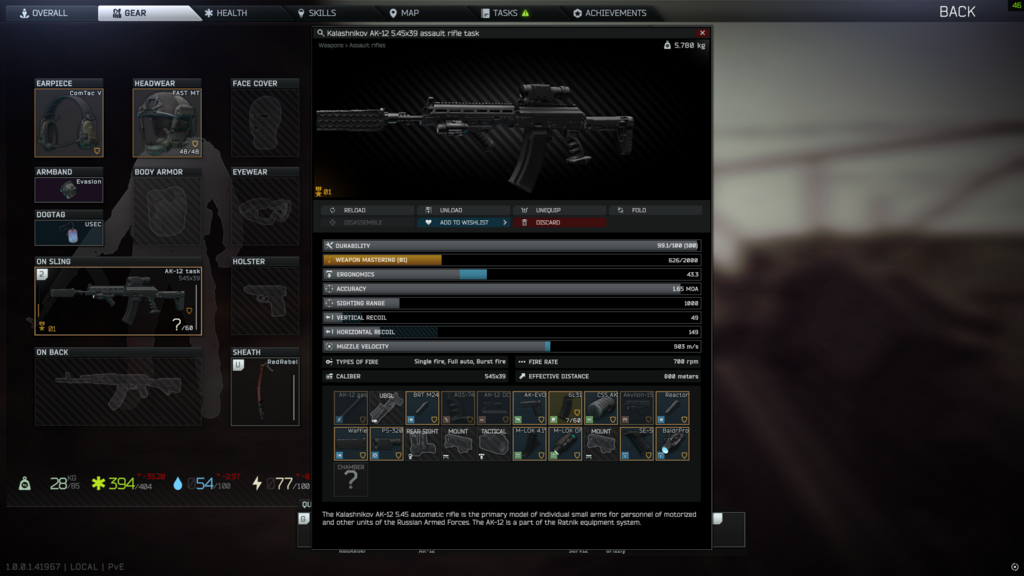The height and width of the screenshot is (576, 1024).
Task: Select the FAST MT headwear slot
Action: point(167,122)
